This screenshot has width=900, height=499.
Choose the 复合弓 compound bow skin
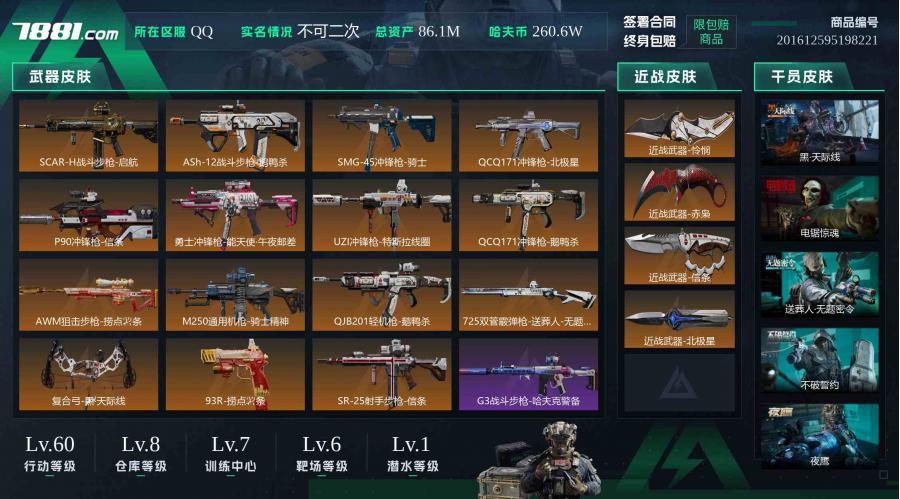pos(88,374)
